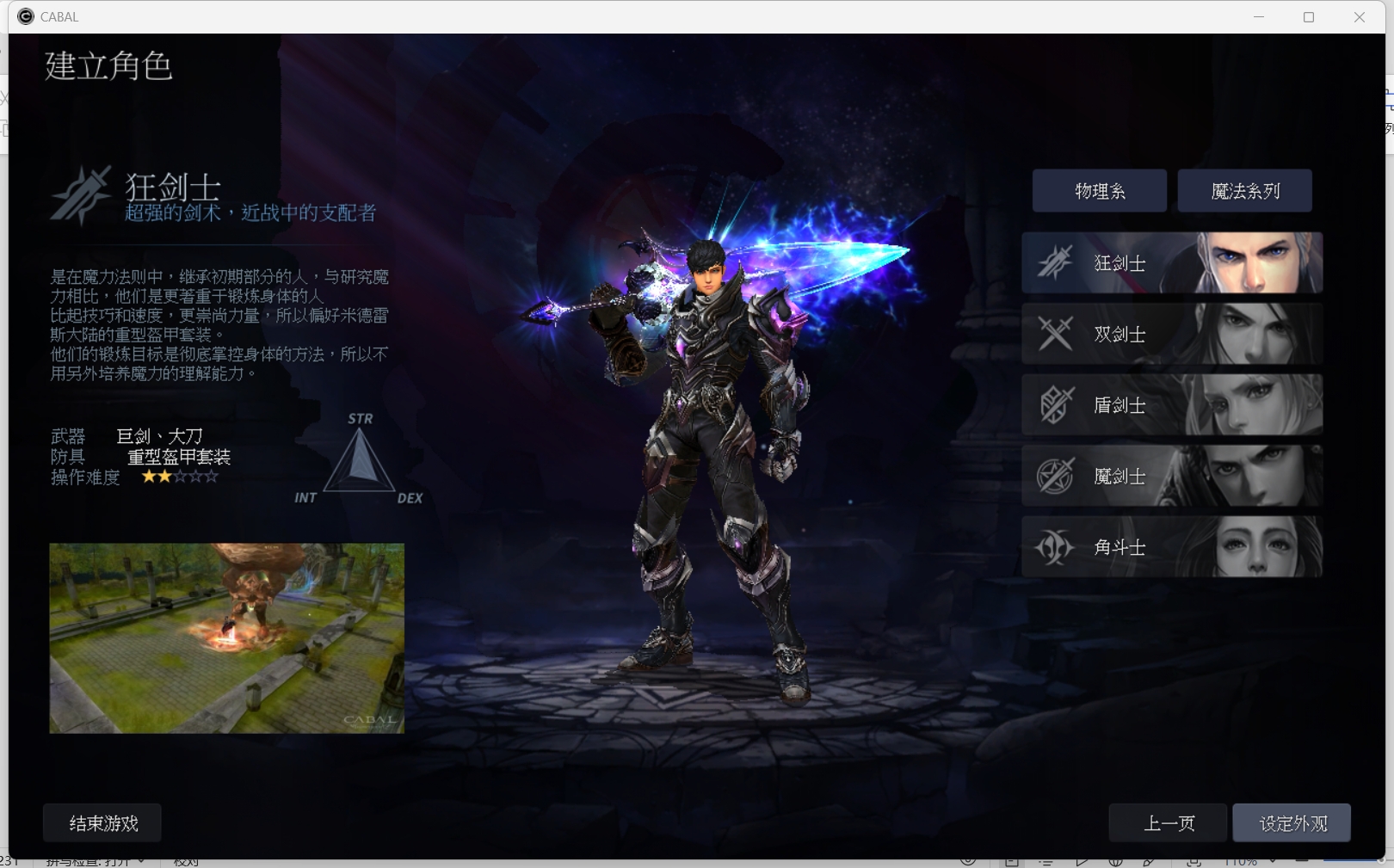Image resolution: width=1394 pixels, height=868 pixels.
Task: Switch to the 物理系 class tab
Action: (x=1099, y=191)
